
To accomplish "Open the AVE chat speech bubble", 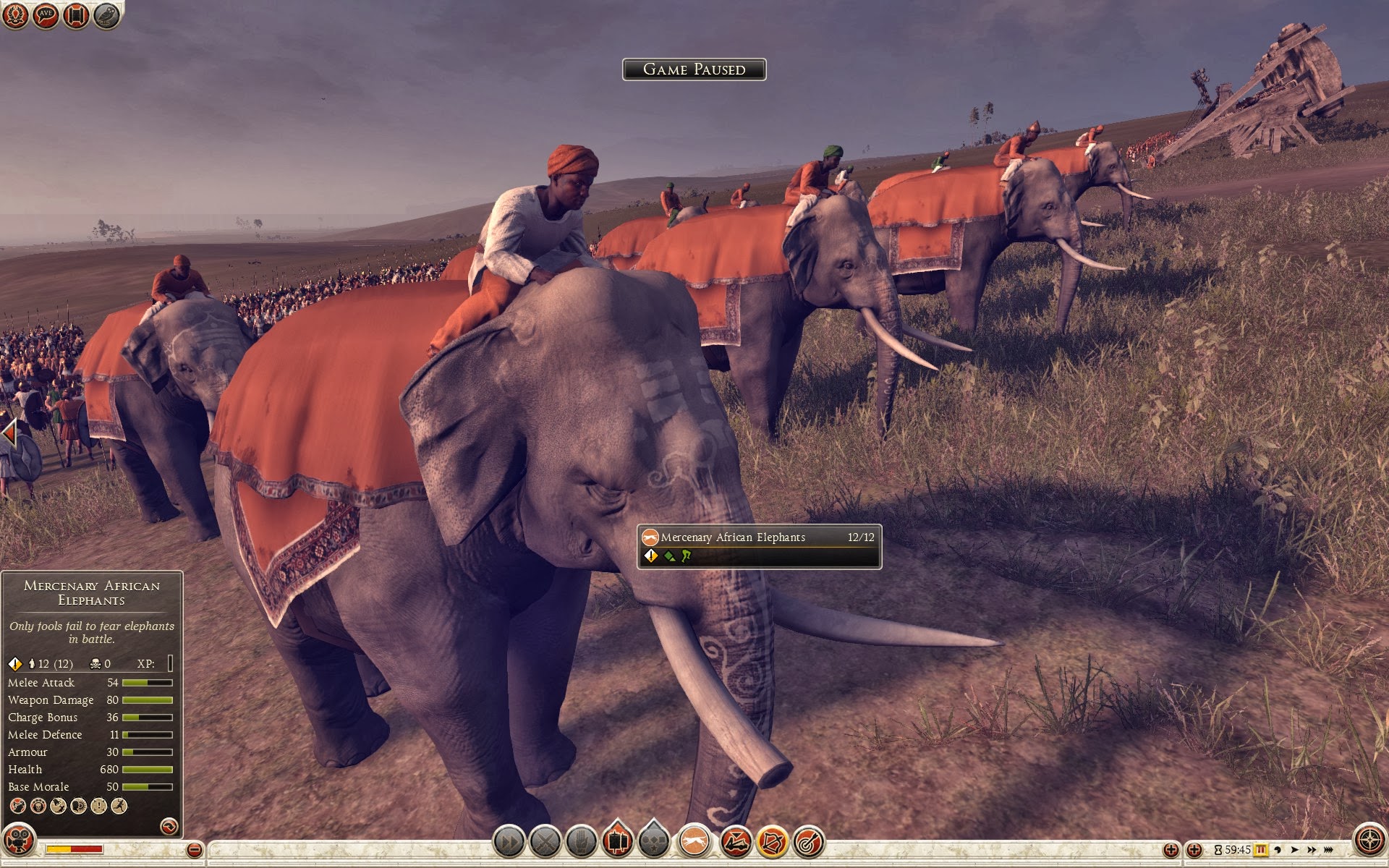I will (46, 15).
